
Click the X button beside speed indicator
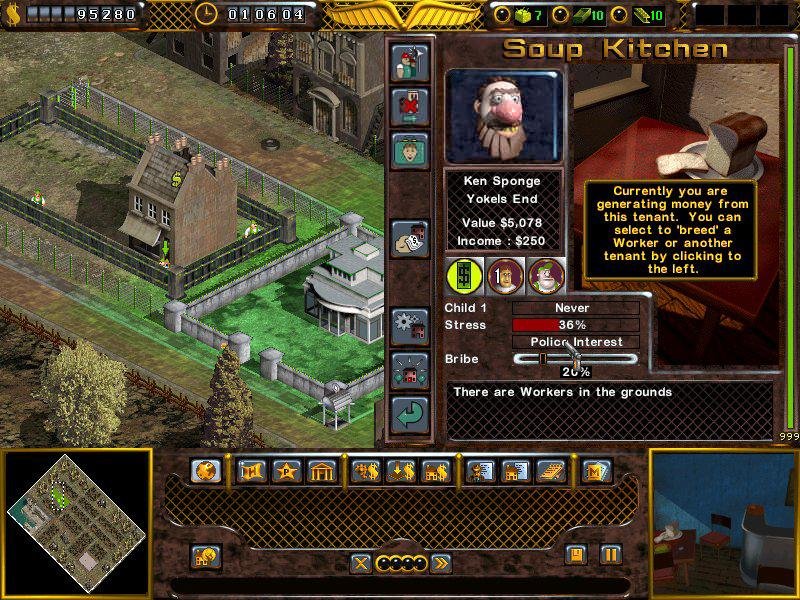361,564
